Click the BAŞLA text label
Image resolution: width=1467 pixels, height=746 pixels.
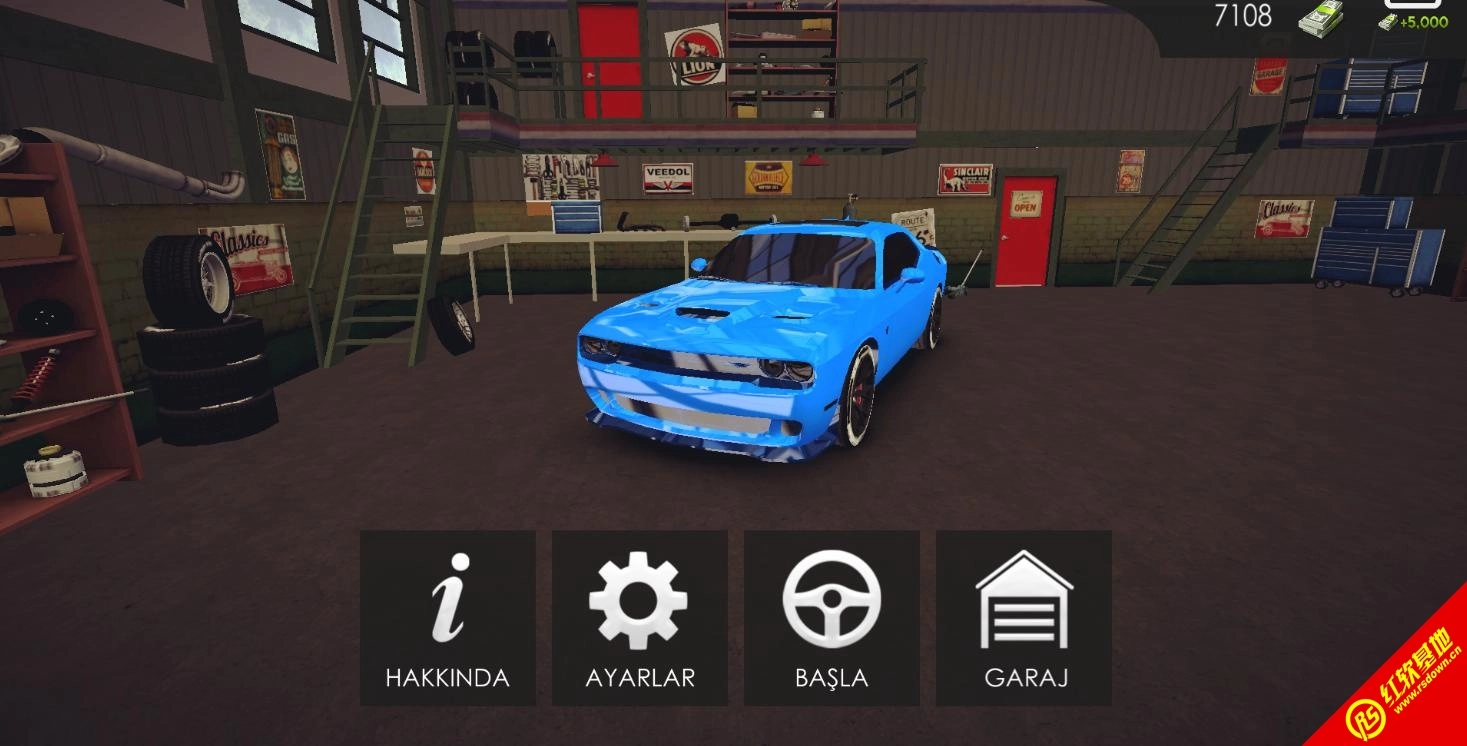pos(832,678)
